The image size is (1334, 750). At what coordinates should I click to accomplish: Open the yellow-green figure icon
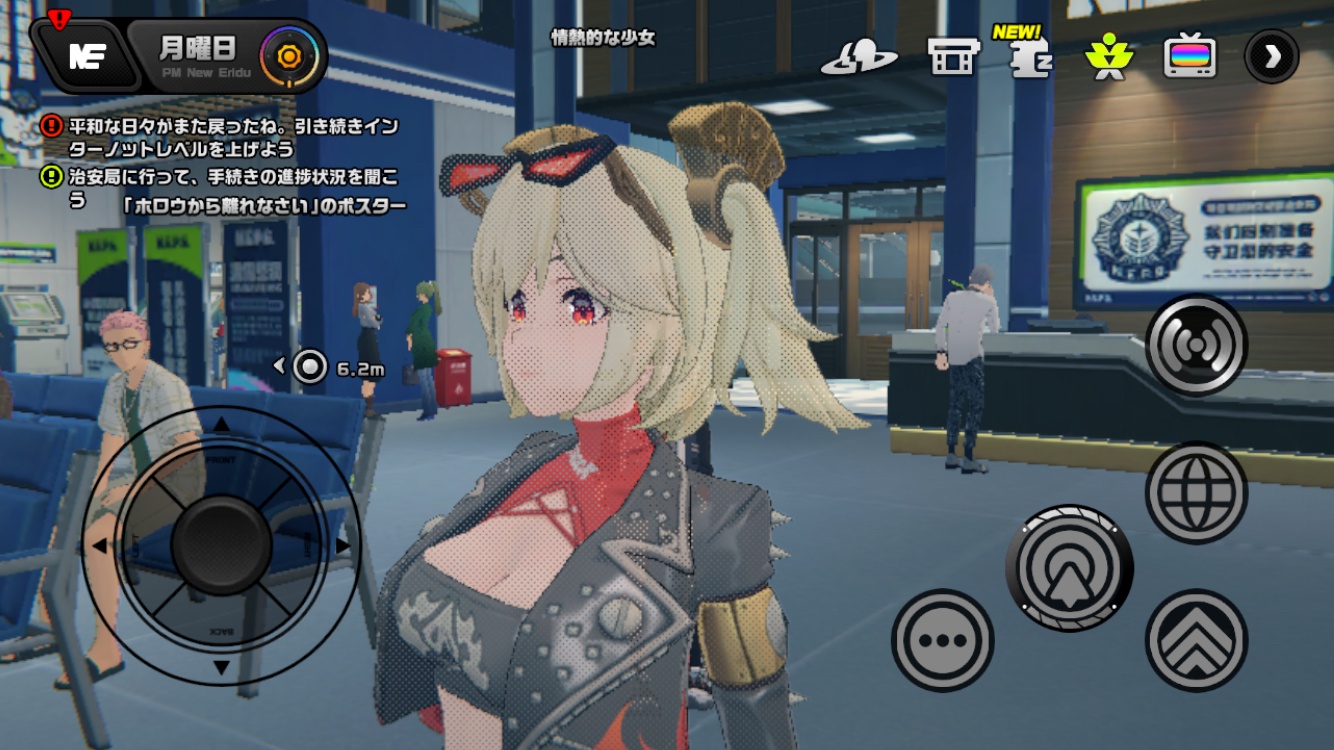pyautogui.click(x=1108, y=57)
